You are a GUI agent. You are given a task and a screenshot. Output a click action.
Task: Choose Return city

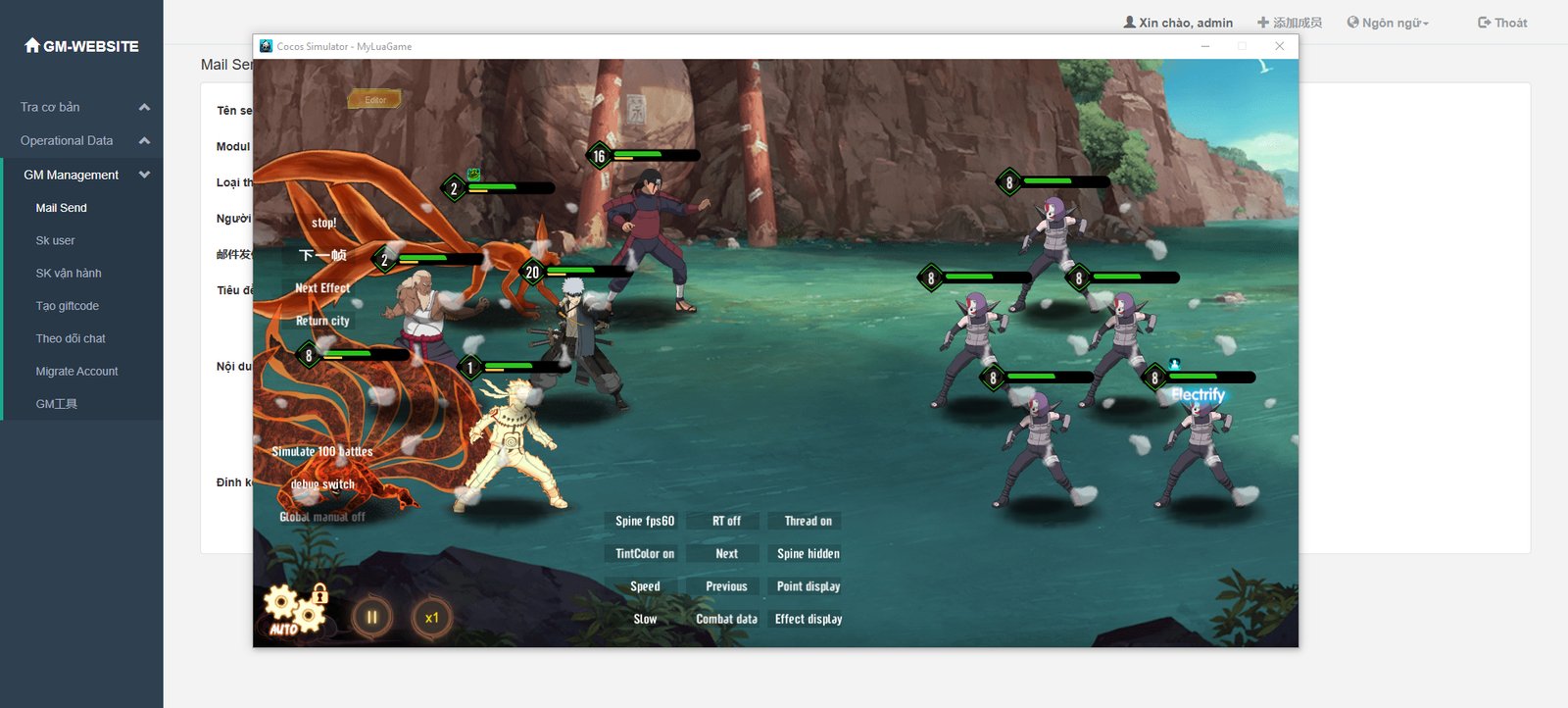(x=322, y=321)
